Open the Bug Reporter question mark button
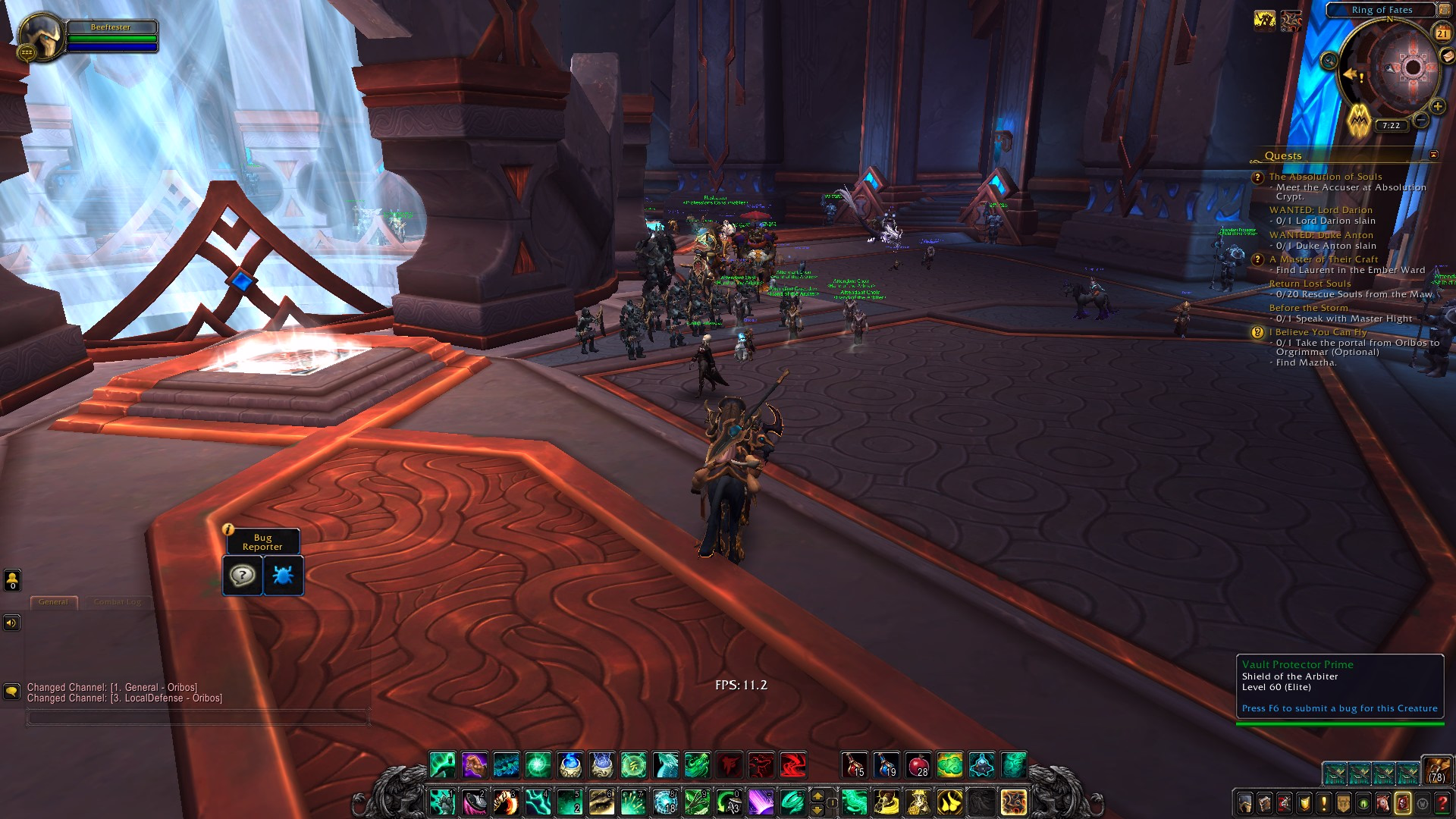The height and width of the screenshot is (819, 1456). click(243, 576)
